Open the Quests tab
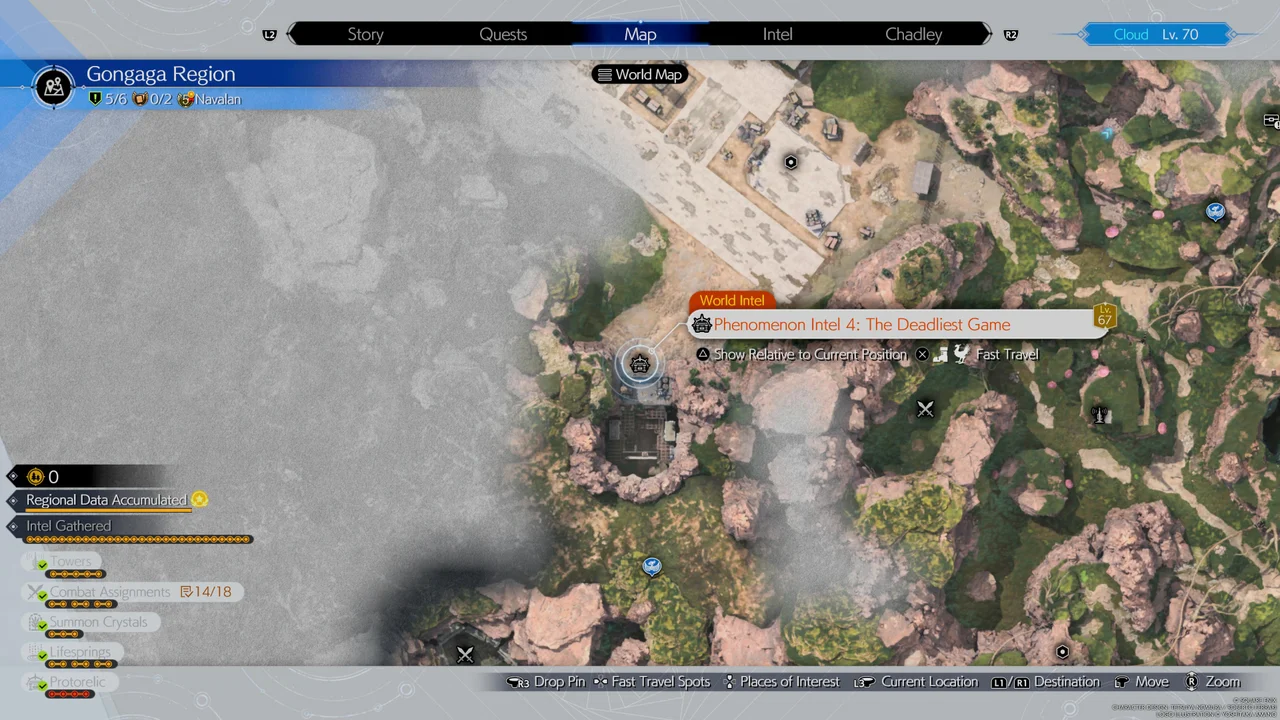Image resolution: width=1280 pixels, height=720 pixels. pyautogui.click(x=503, y=34)
